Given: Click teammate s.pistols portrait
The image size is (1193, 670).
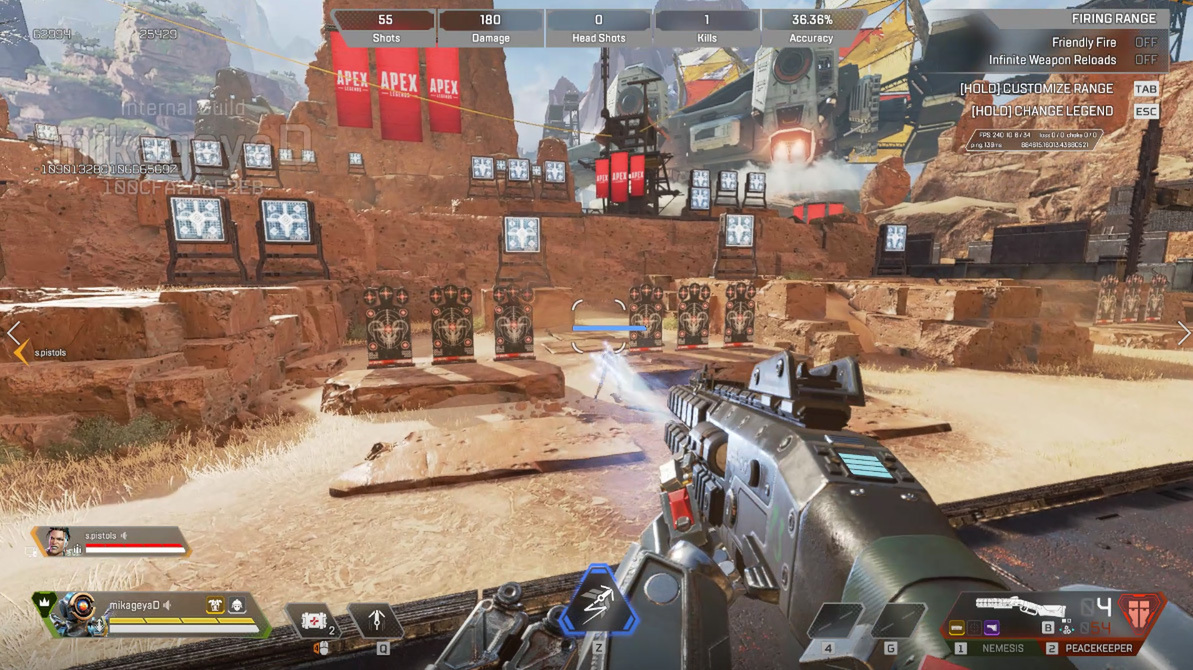Looking at the screenshot, I should coord(57,542).
